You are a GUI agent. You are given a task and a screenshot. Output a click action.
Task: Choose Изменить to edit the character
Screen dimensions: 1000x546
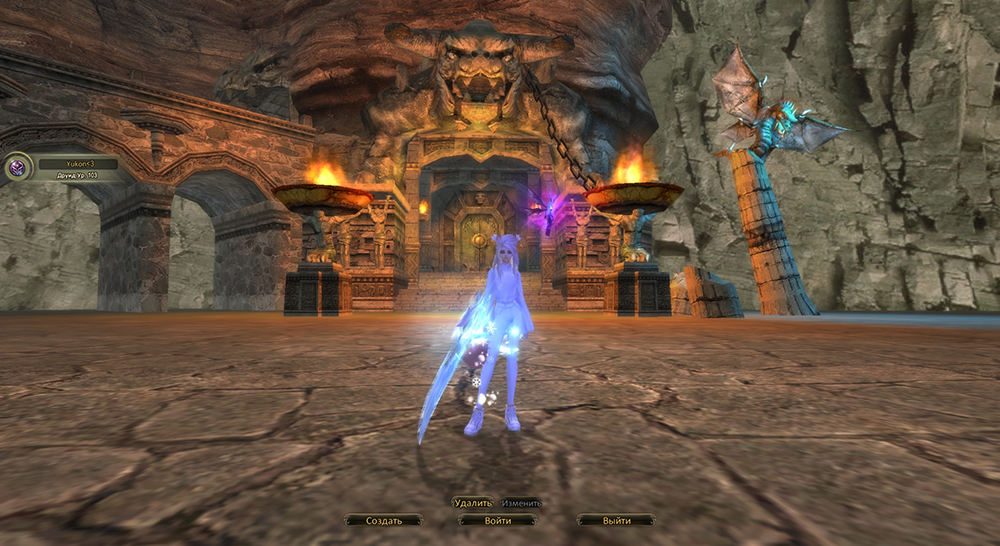pos(522,503)
